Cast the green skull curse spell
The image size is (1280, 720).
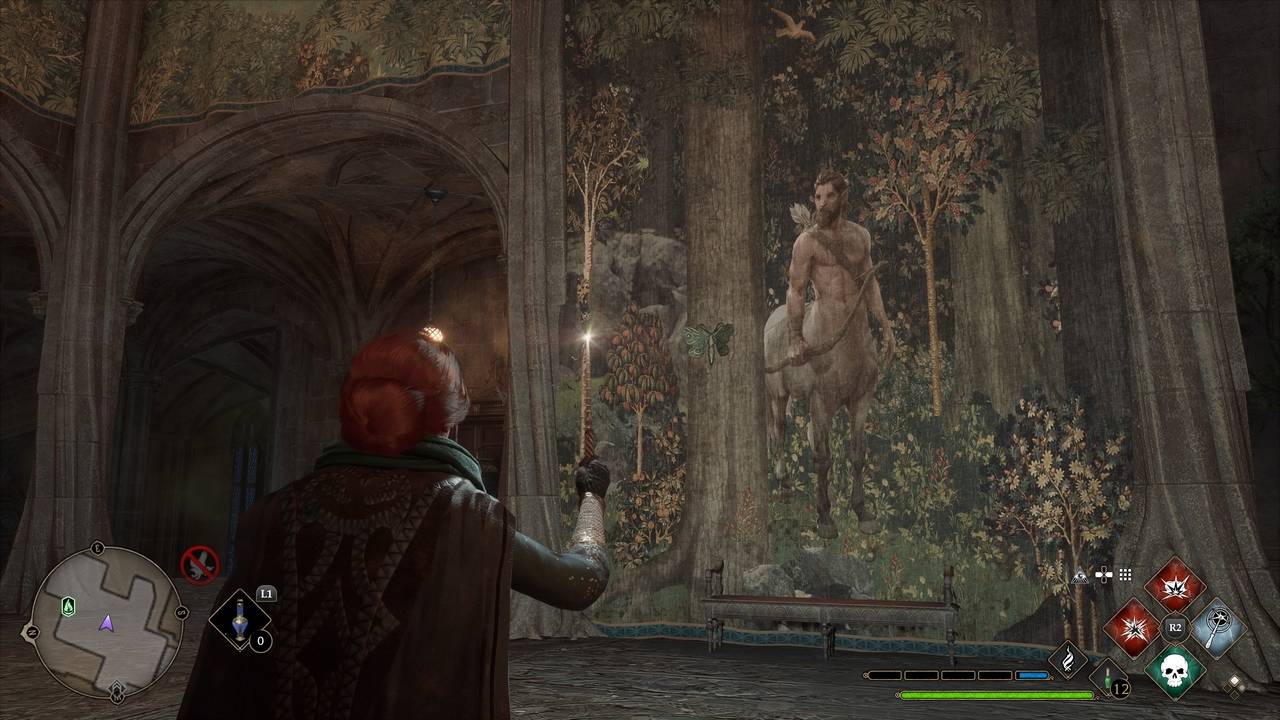pos(1174,671)
